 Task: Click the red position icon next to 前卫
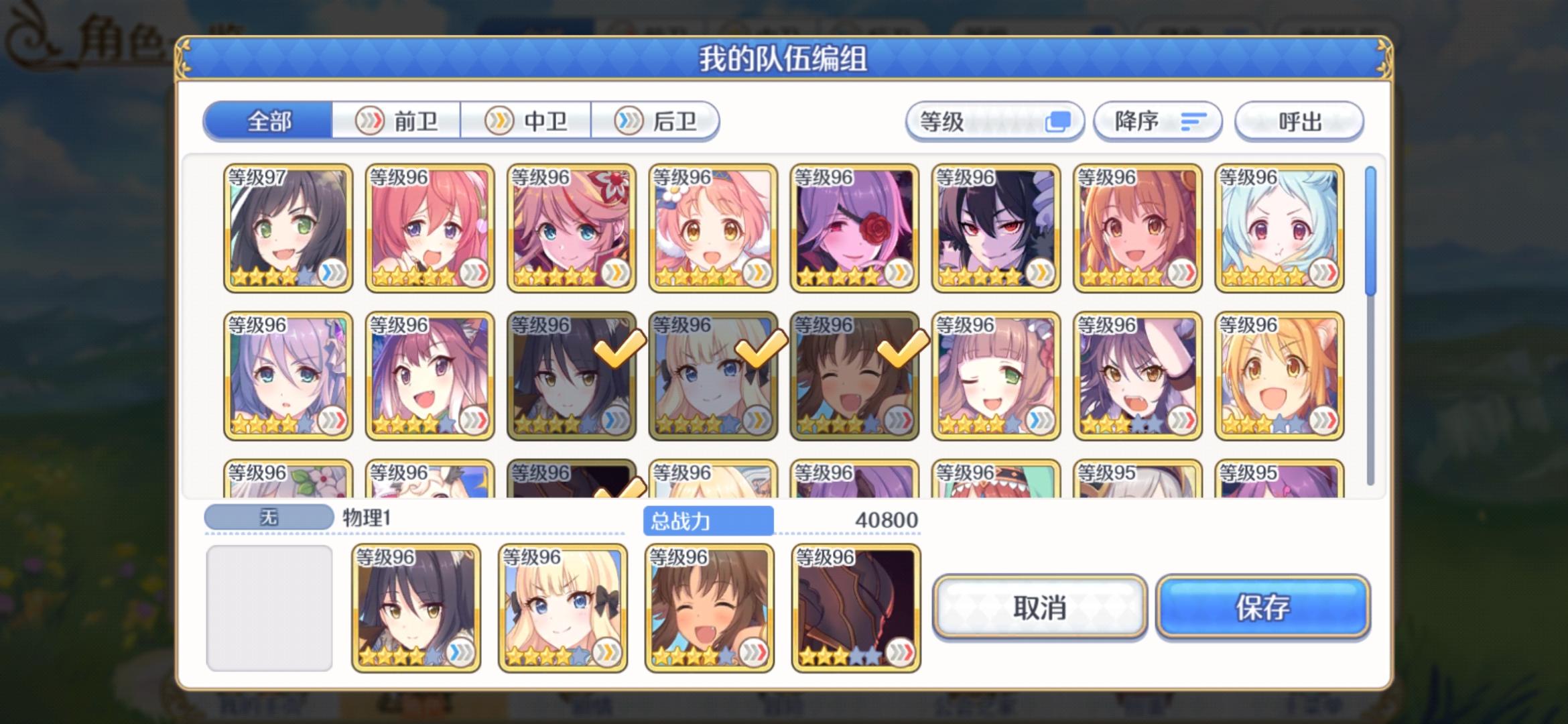pos(370,120)
